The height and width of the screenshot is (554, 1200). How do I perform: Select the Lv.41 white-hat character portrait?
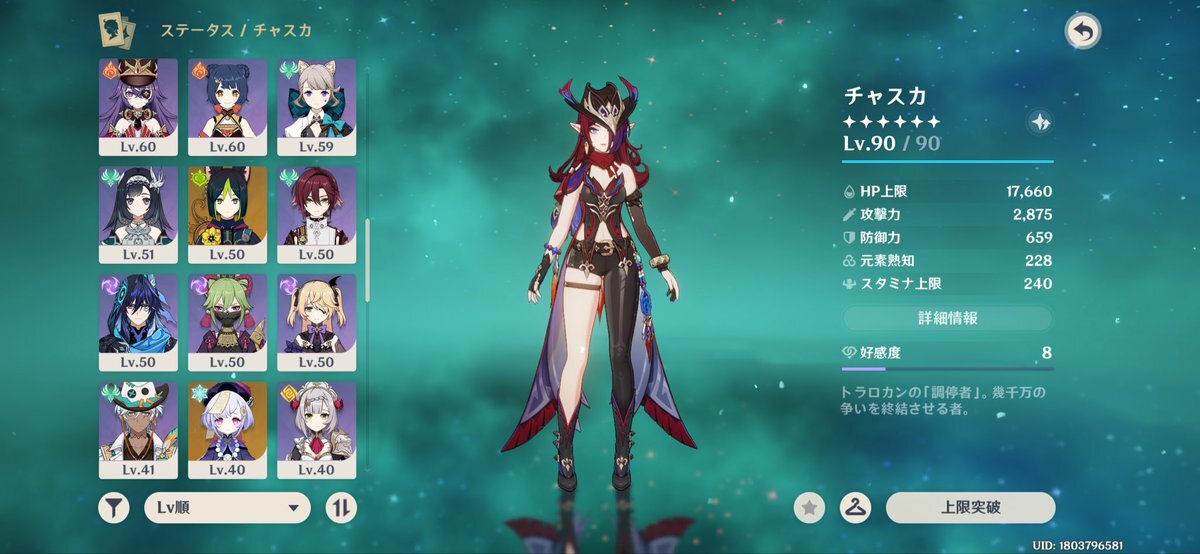138,428
